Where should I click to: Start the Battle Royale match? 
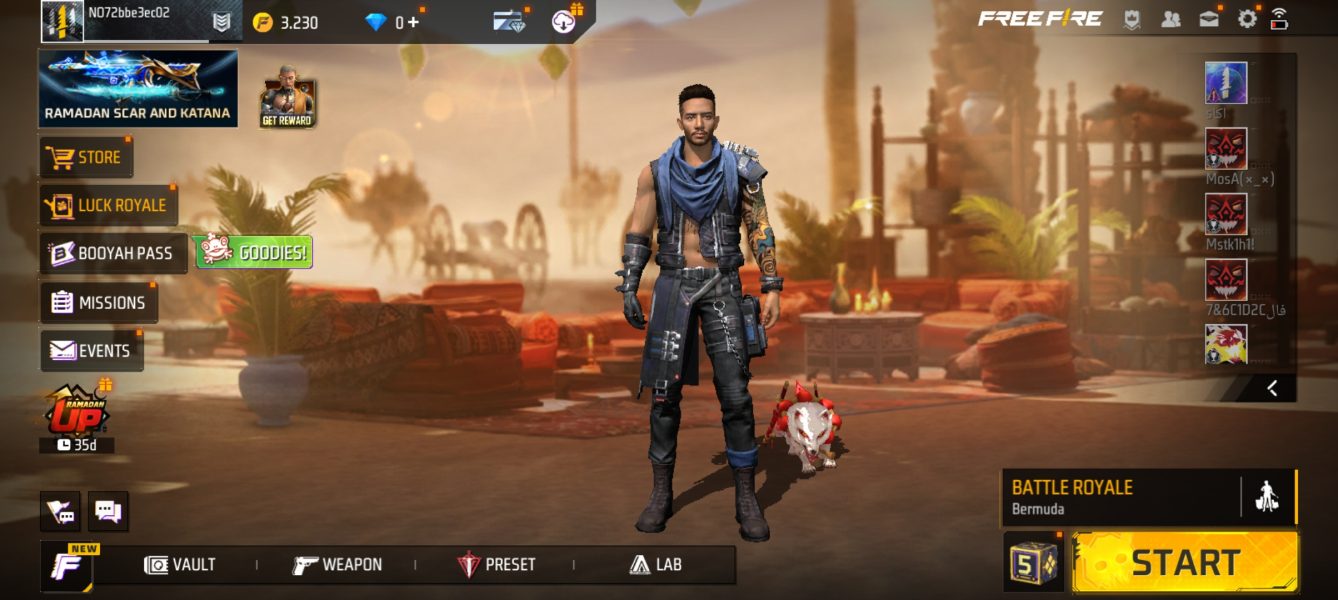click(x=1185, y=562)
